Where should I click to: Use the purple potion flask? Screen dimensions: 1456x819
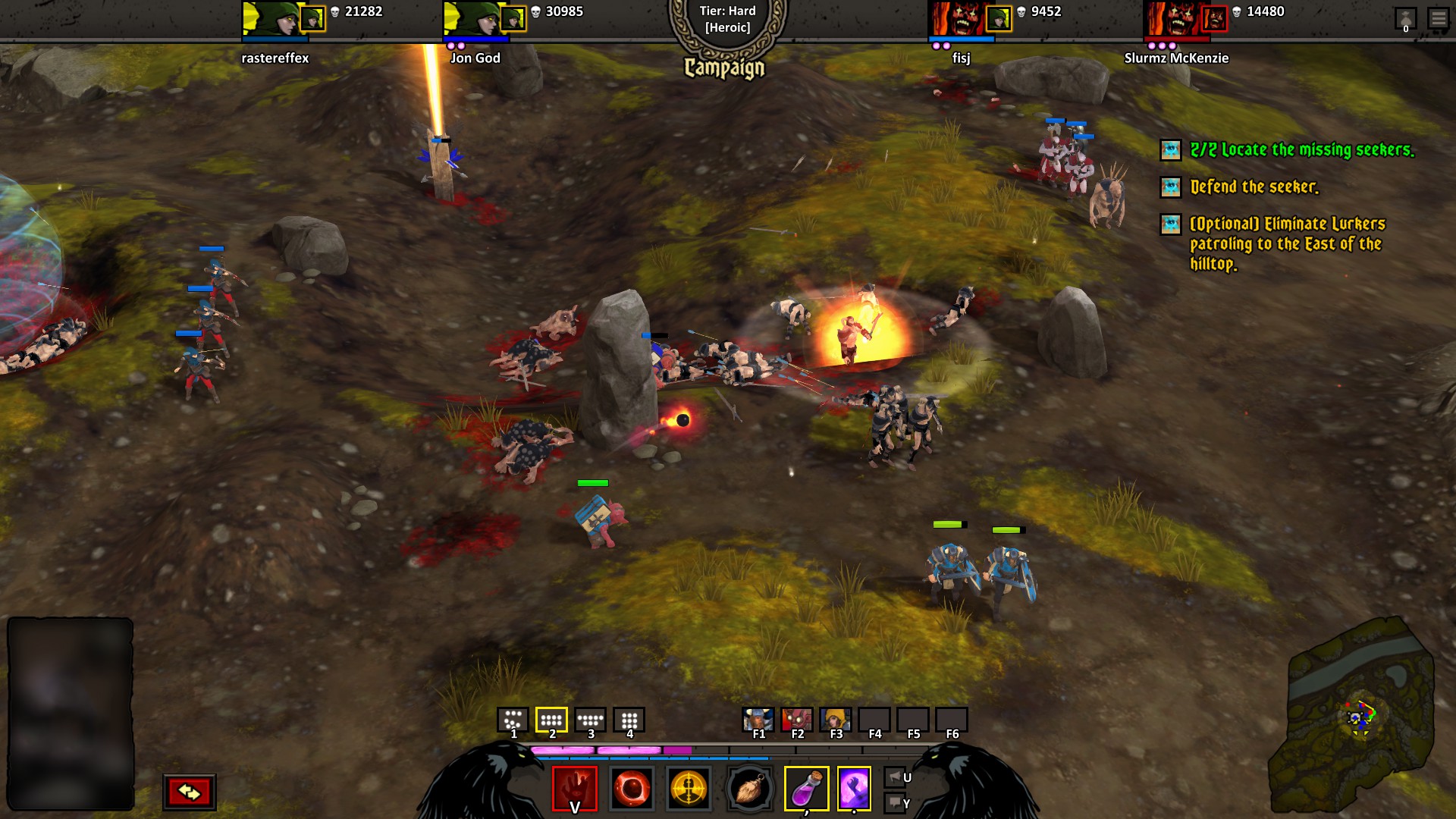coord(806,789)
